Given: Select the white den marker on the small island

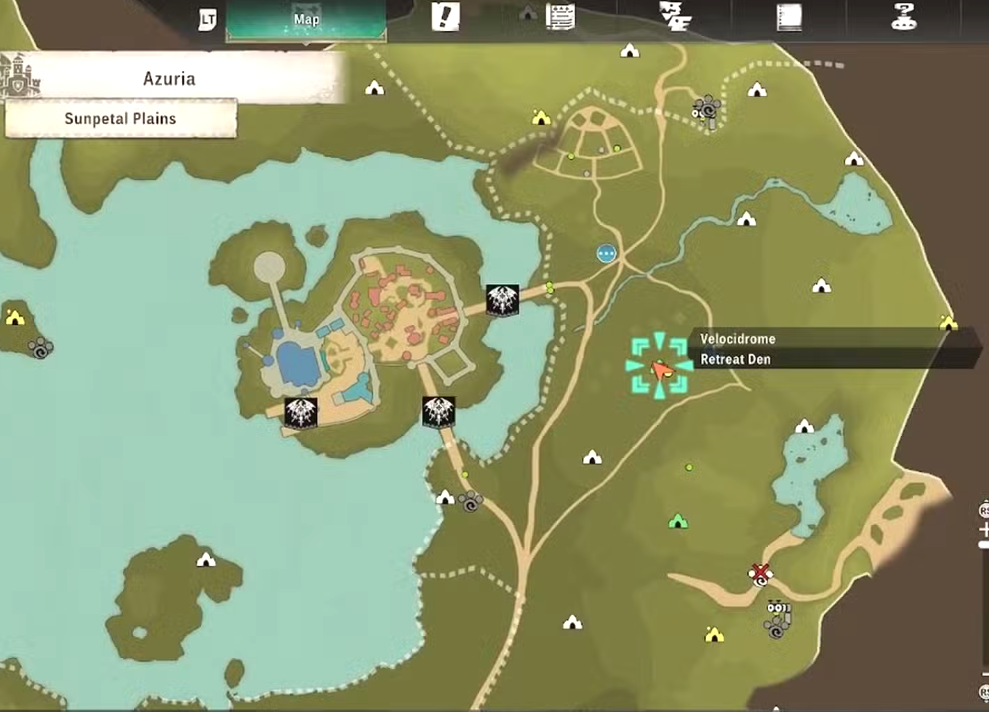Looking at the screenshot, I should pyautogui.click(x=206, y=559).
